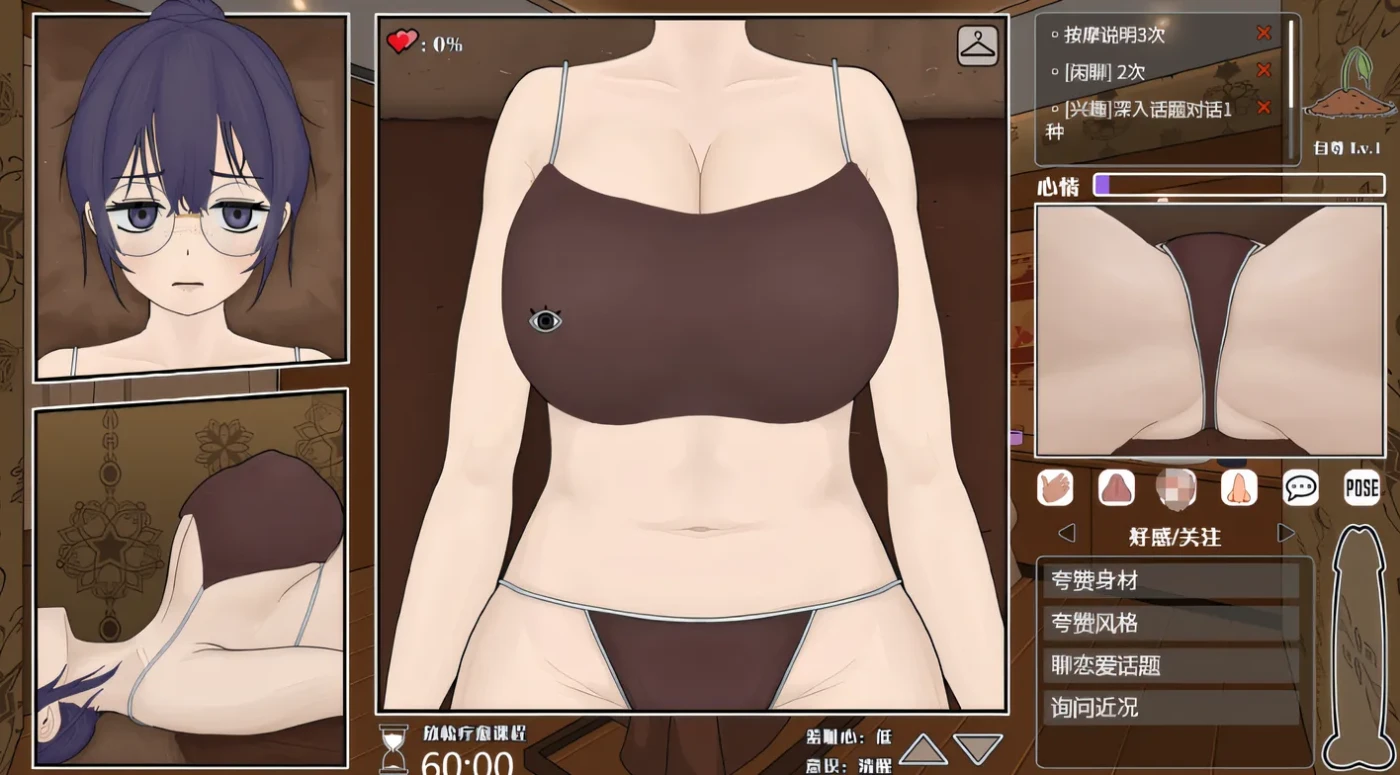Image resolution: width=1400 pixels, height=775 pixels.
Task: Select the light nose icon in the action row
Action: (1240, 488)
